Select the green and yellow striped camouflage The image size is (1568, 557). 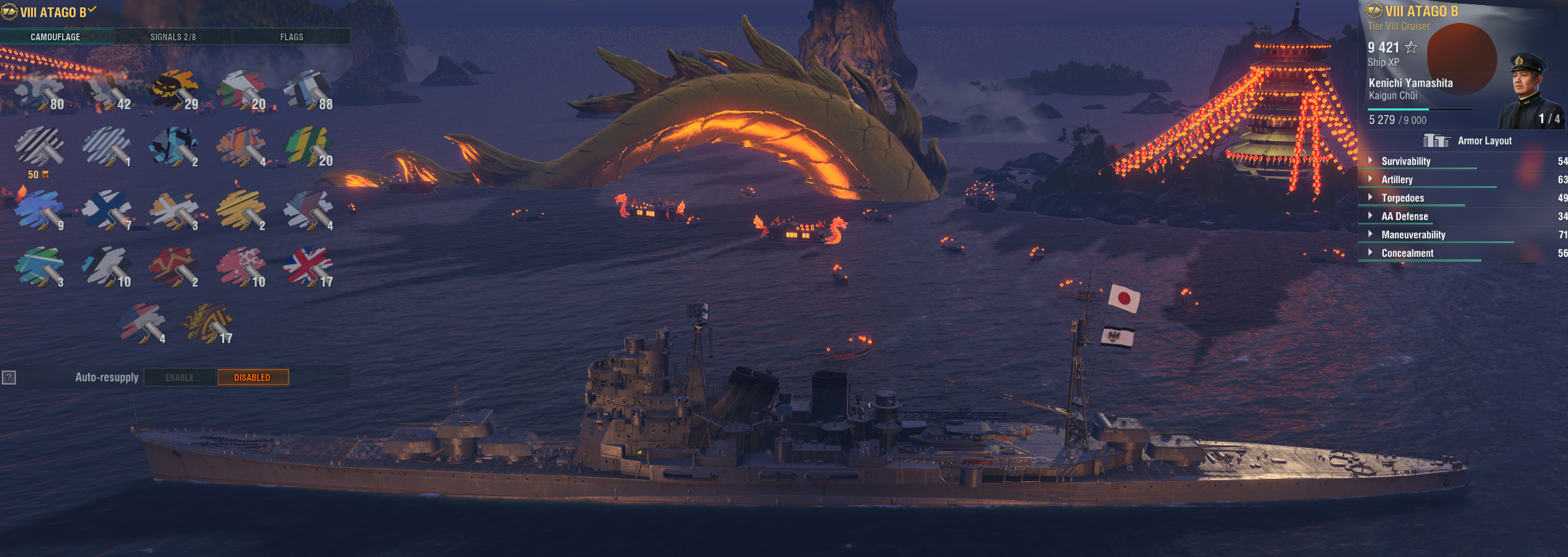tap(308, 147)
